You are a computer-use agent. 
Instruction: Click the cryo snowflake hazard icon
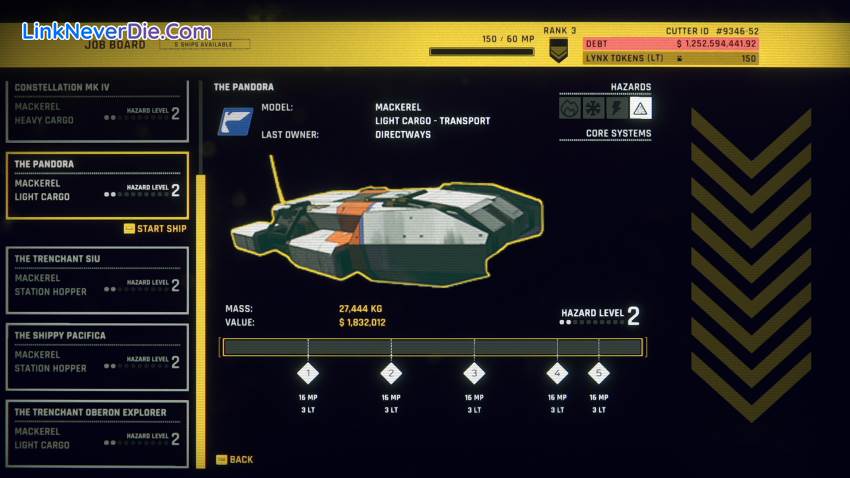tap(594, 108)
